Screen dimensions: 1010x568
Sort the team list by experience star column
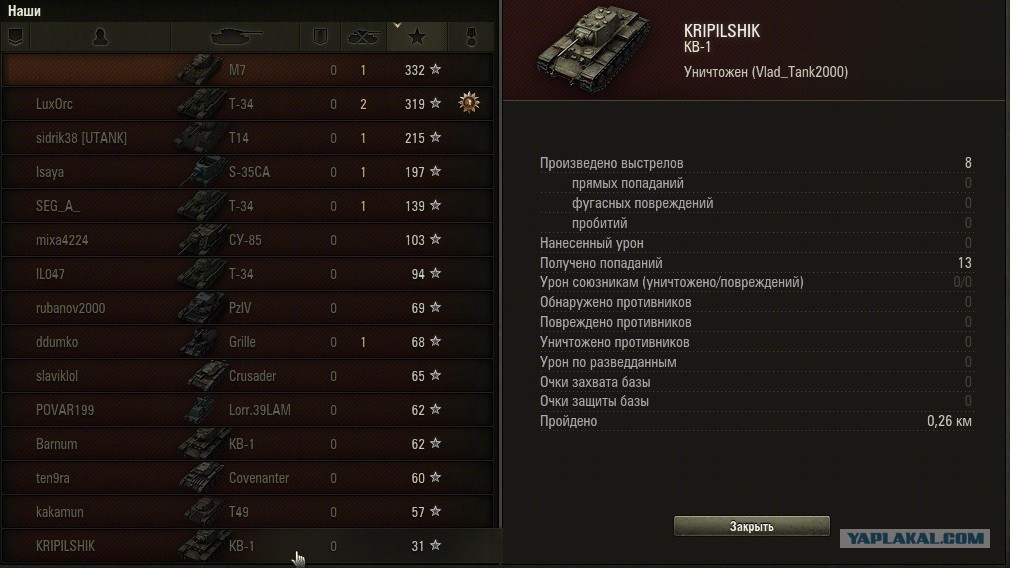[417, 37]
